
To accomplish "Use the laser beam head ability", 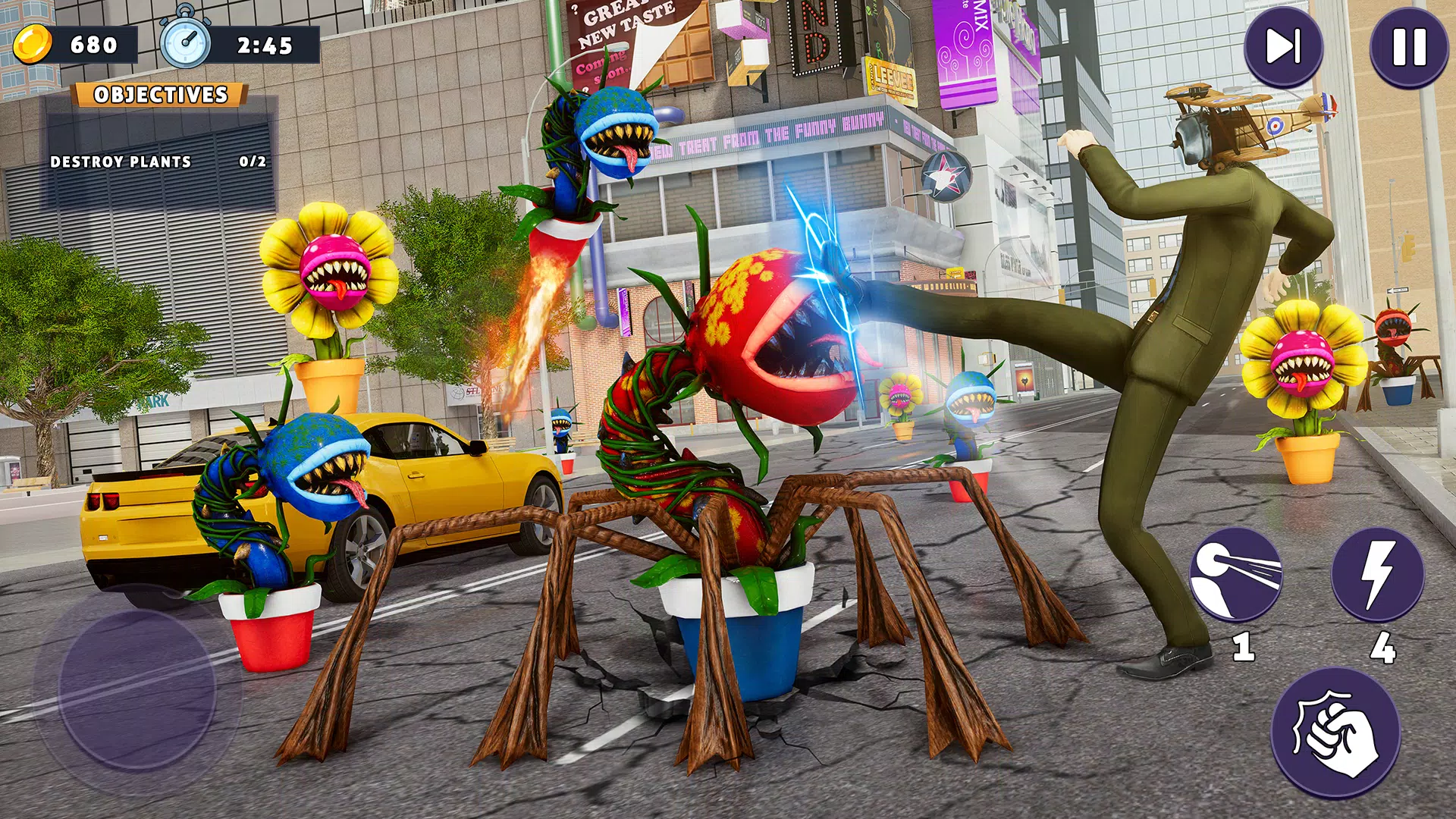I will click(1235, 575).
